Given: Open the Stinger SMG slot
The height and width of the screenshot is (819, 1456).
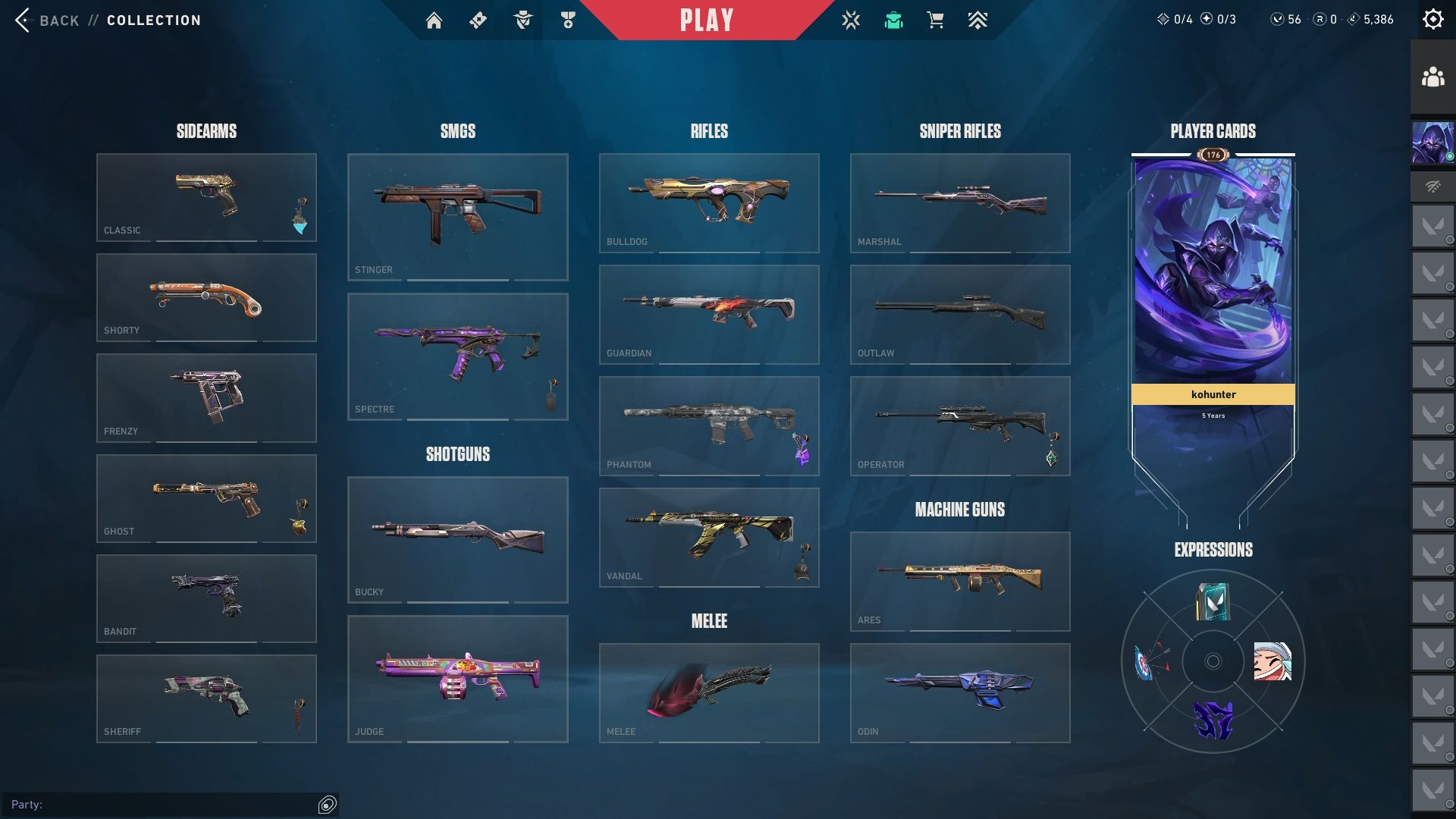Looking at the screenshot, I should [457, 217].
